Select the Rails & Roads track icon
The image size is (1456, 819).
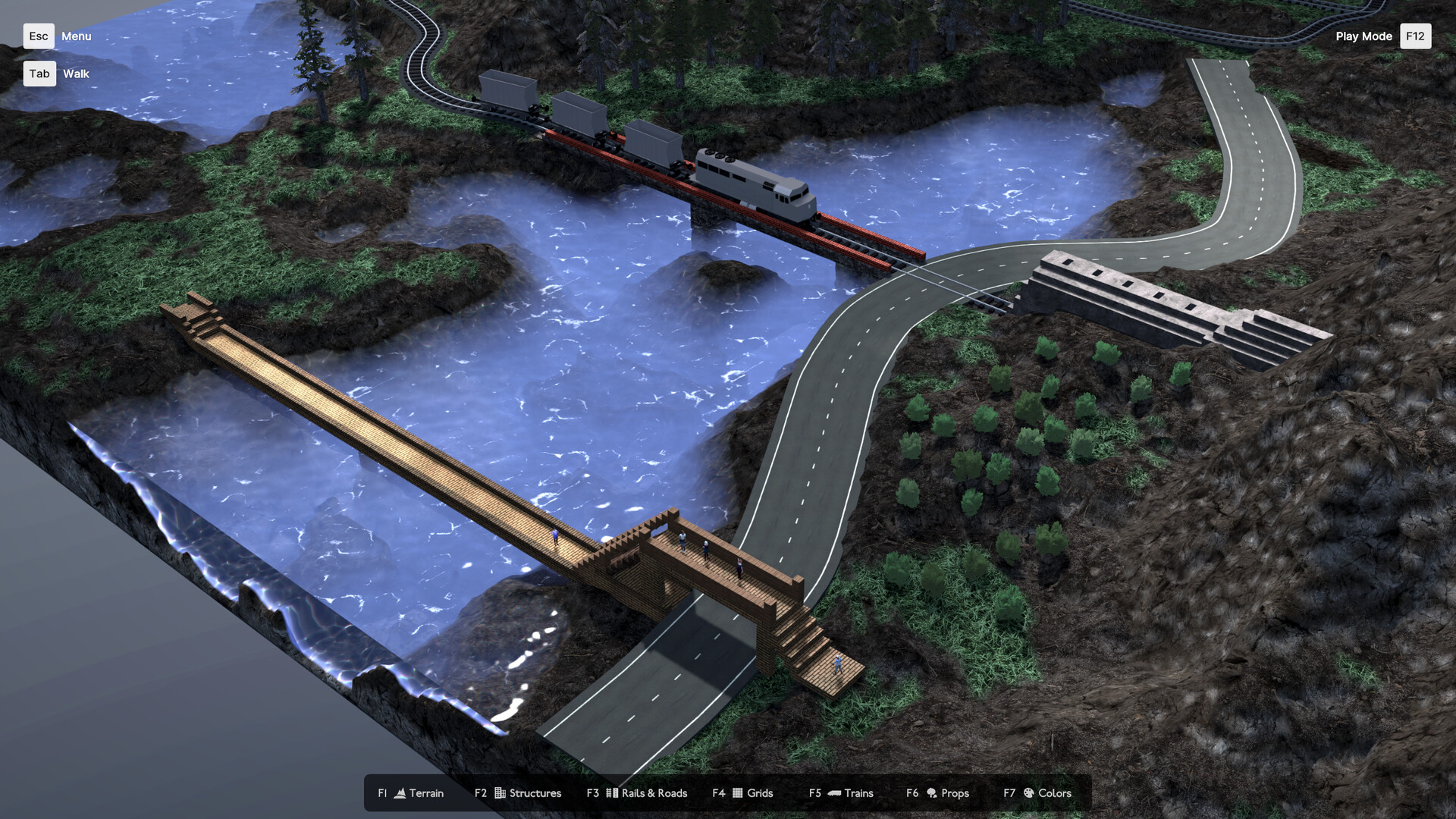click(611, 793)
